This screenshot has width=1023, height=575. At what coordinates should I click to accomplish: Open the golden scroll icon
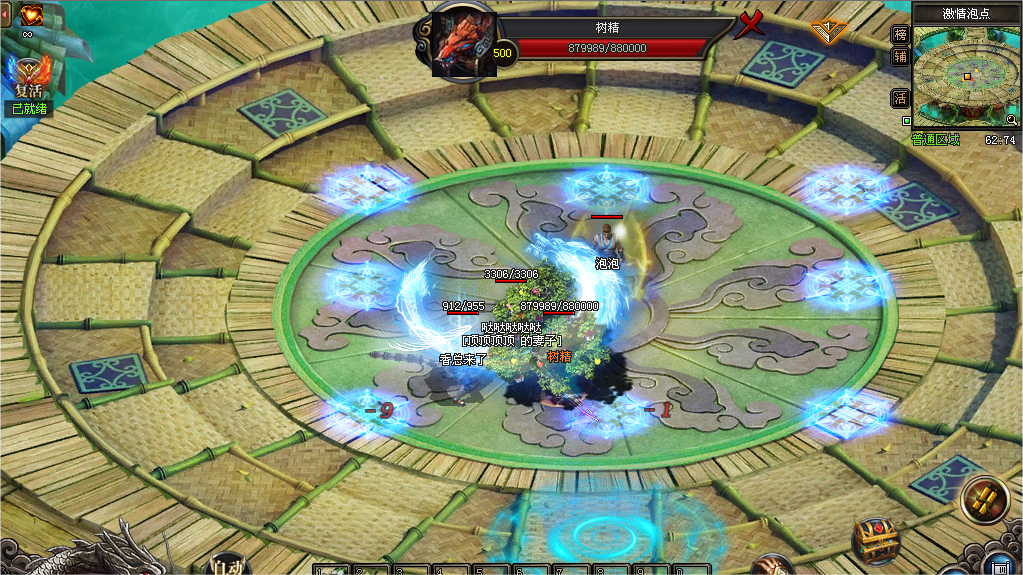coord(983,500)
